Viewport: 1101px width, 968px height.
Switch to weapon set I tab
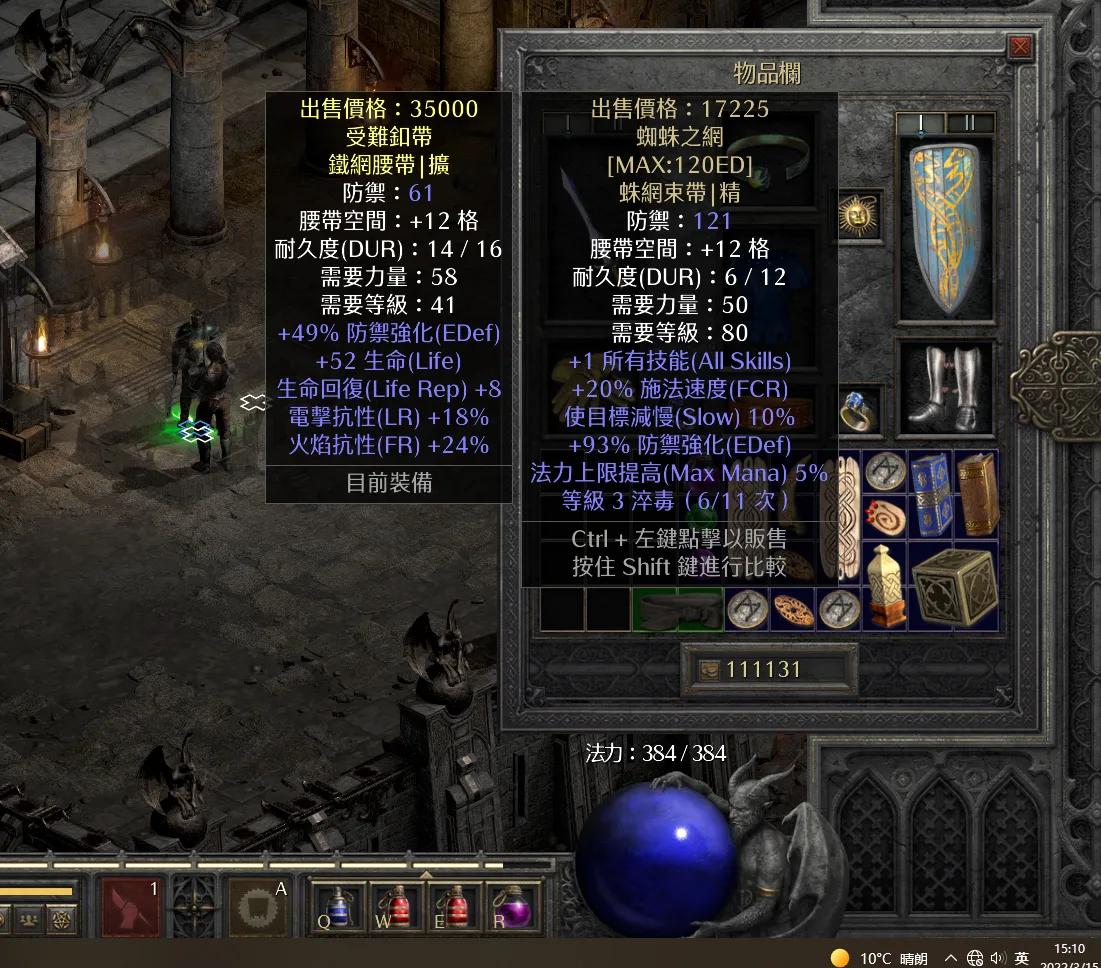tap(921, 123)
